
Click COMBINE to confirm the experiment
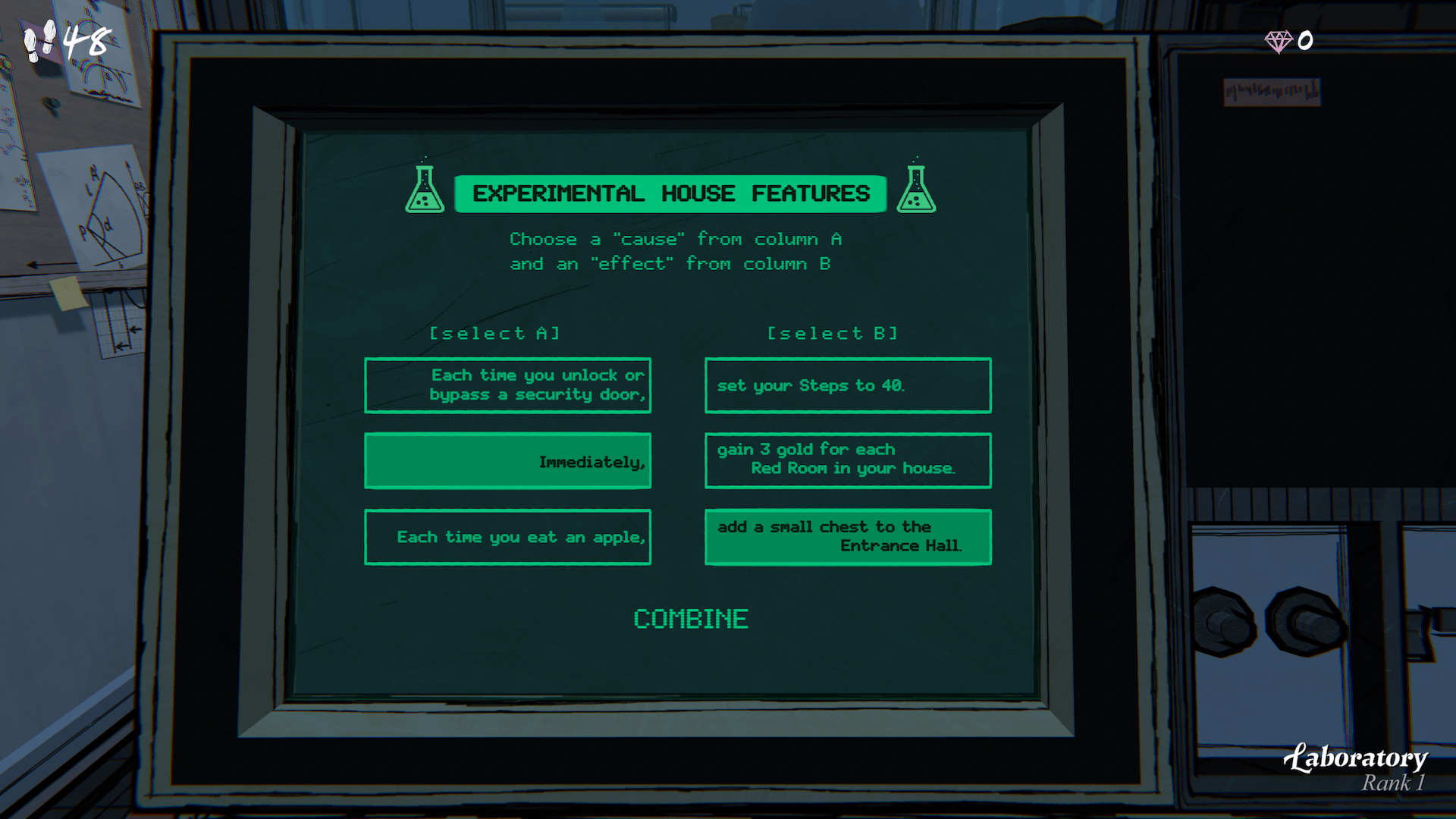[691, 619]
